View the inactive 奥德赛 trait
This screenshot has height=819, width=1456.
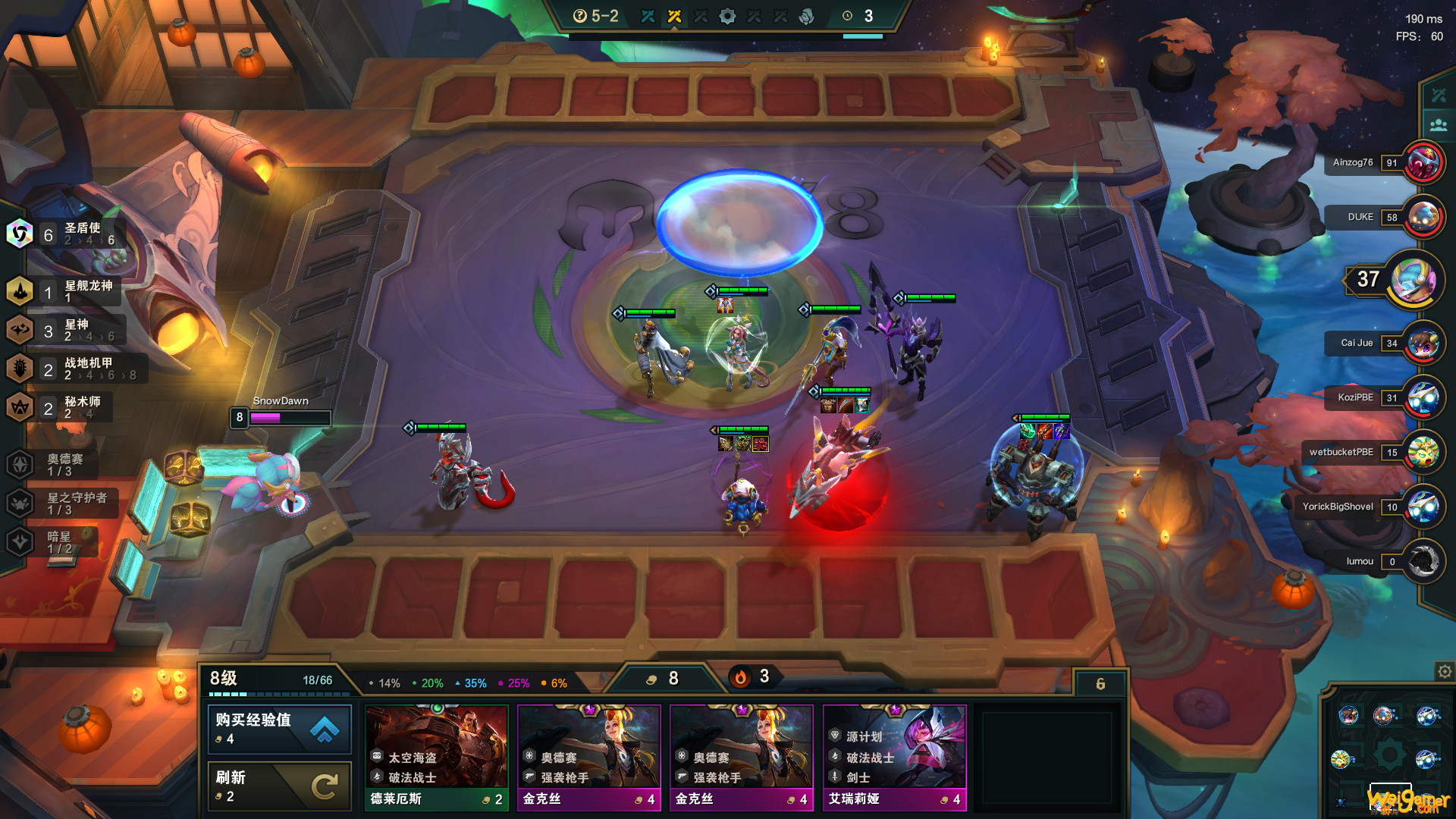point(53,464)
